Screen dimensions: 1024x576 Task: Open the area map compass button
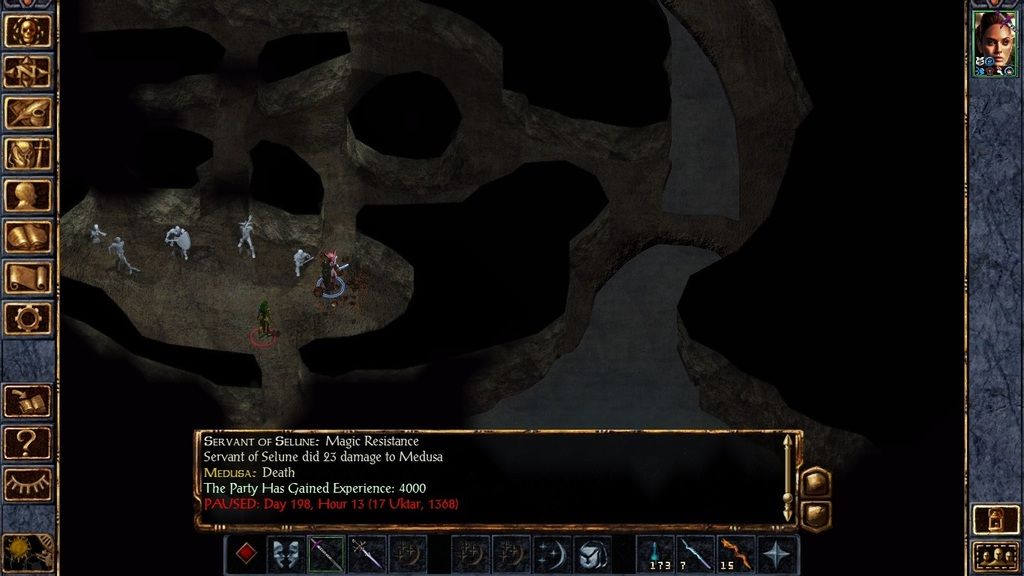coord(28,71)
